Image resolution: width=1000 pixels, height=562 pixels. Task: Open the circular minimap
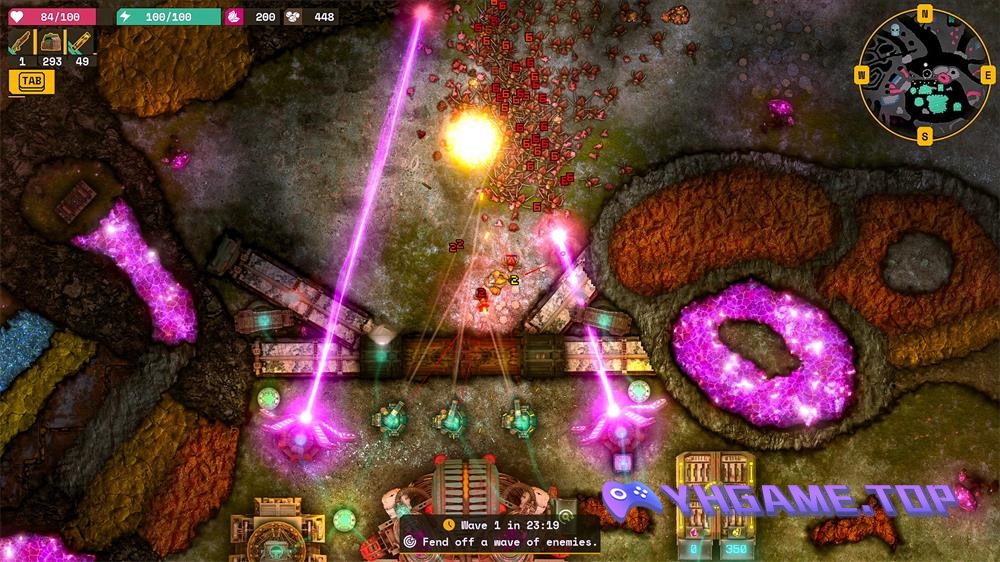coord(925,77)
